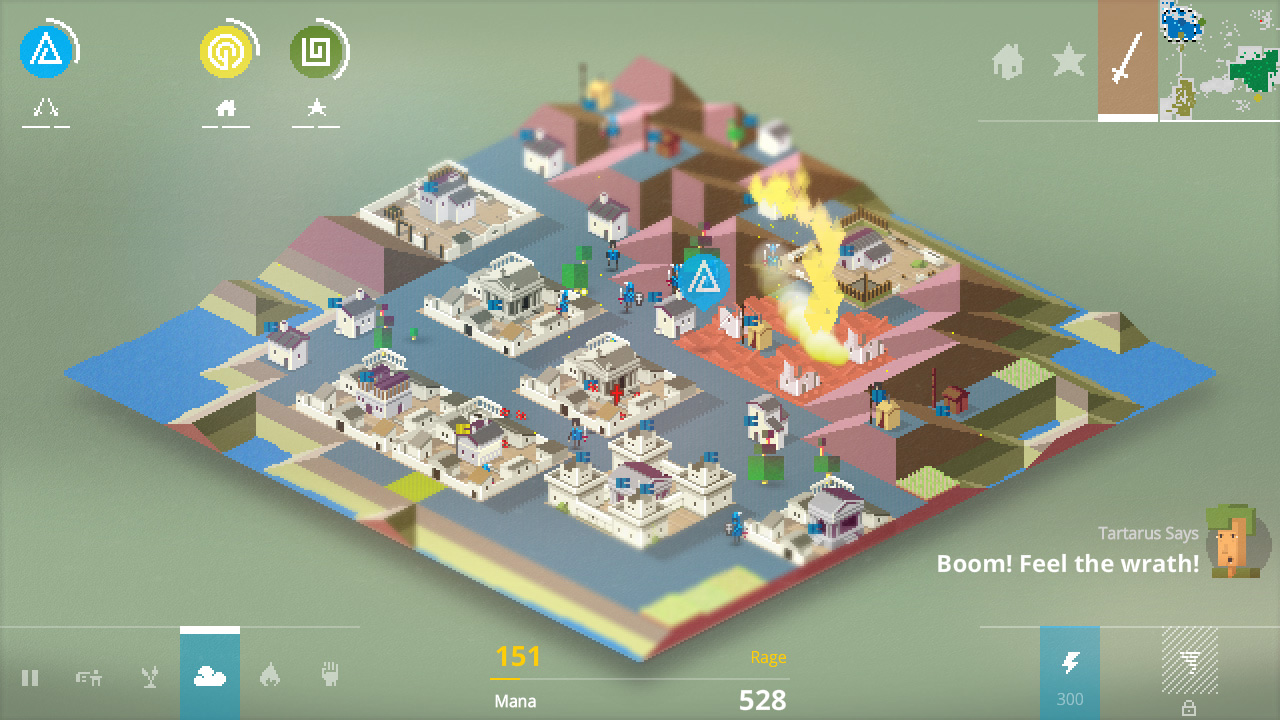Click the green tribe emblem indicator
This screenshot has width=1280, height=720.
(316, 52)
